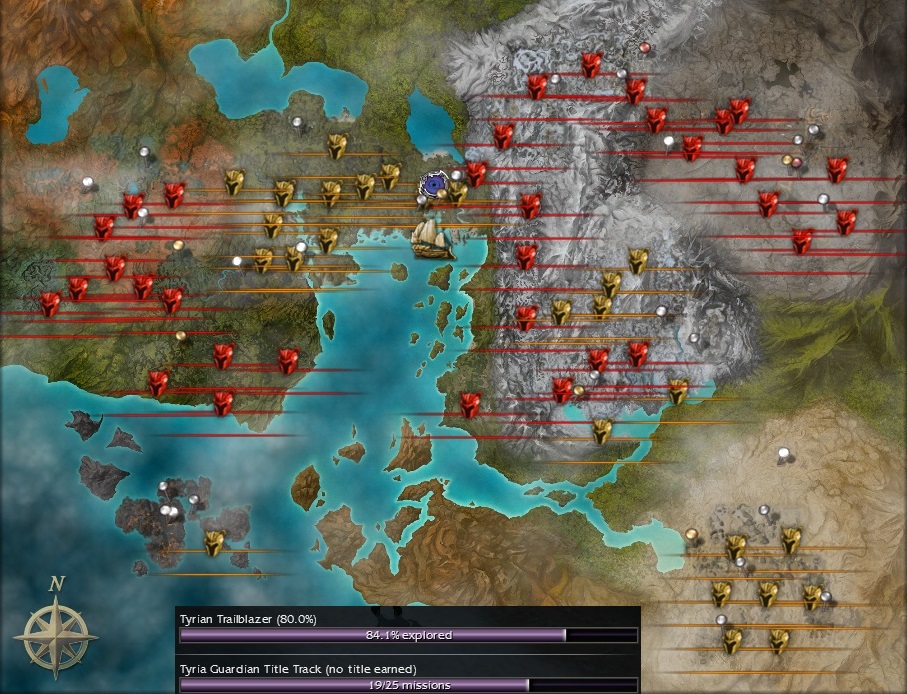Click the sailing ship travel icon
This screenshot has width=907, height=694.
[x=433, y=239]
